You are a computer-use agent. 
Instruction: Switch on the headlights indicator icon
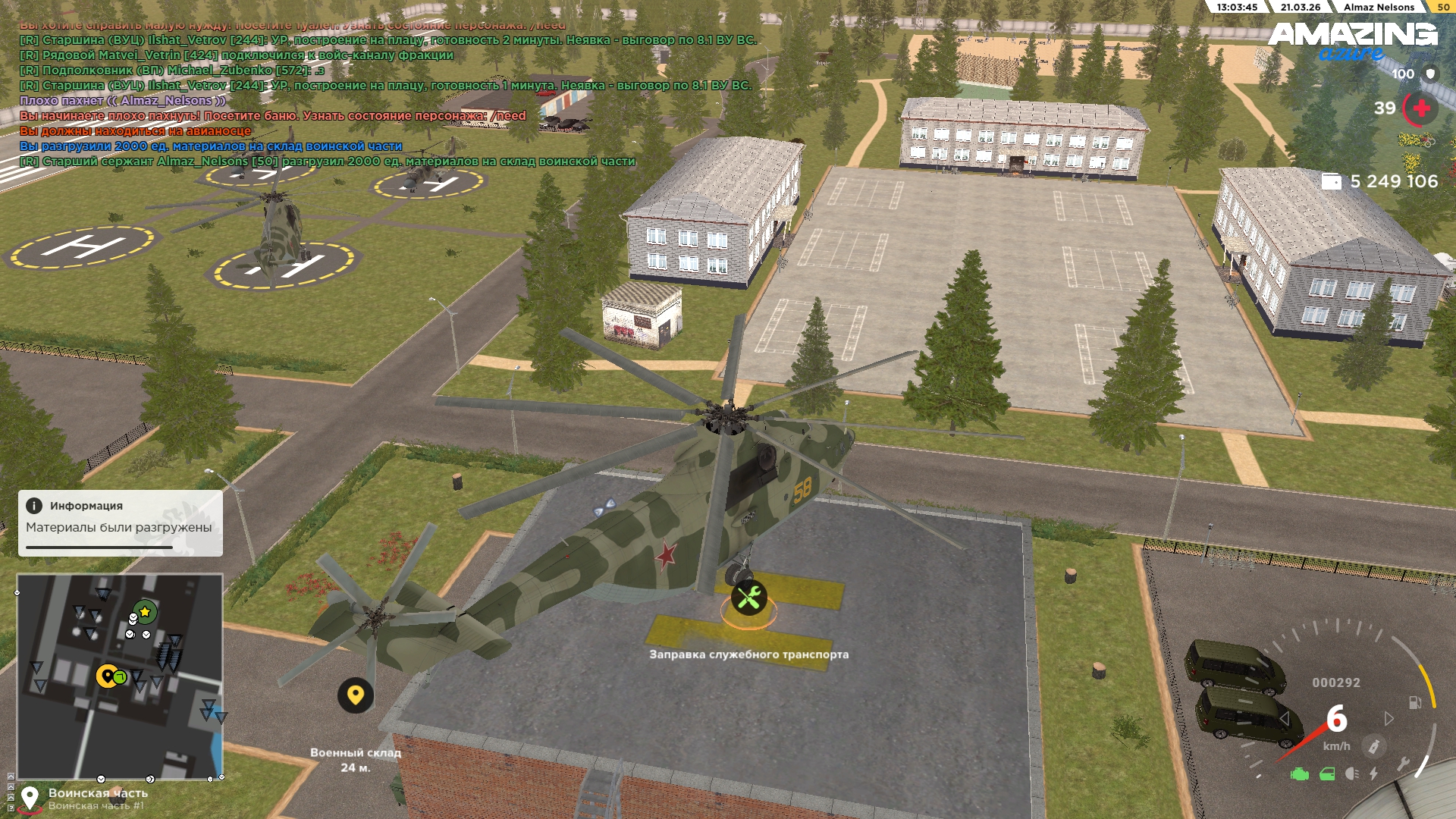click(1351, 774)
